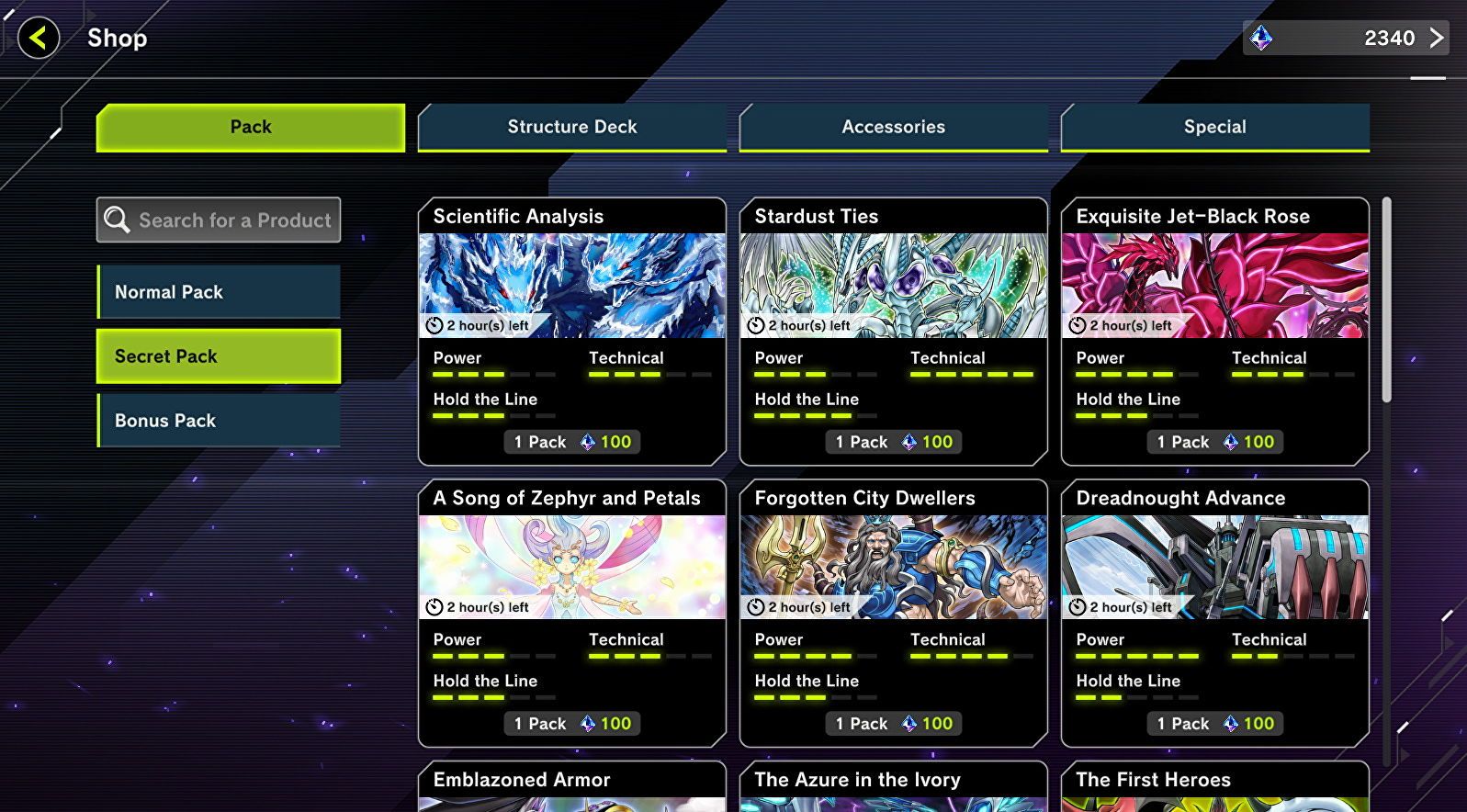
Task: Click the timer icon on Exquisite Jet-Black Rose
Action: (x=1078, y=324)
